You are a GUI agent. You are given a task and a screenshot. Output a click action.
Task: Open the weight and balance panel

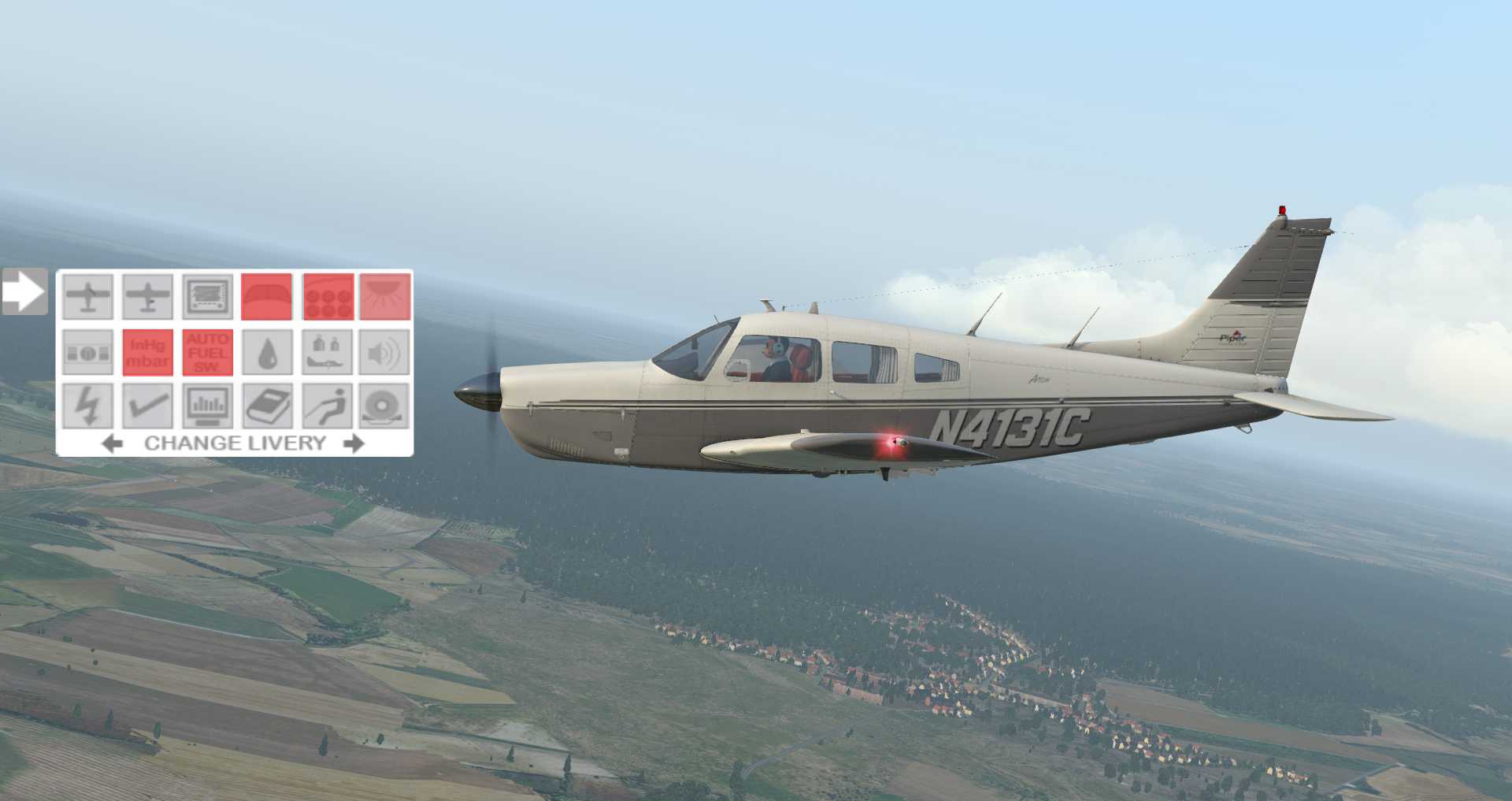327,352
